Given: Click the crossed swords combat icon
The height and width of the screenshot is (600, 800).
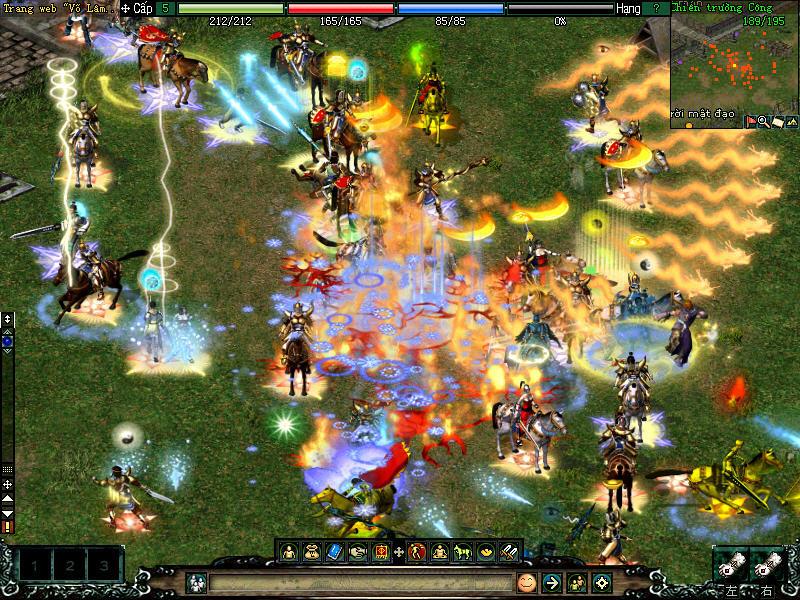Looking at the screenshot, I should pos(508,551).
